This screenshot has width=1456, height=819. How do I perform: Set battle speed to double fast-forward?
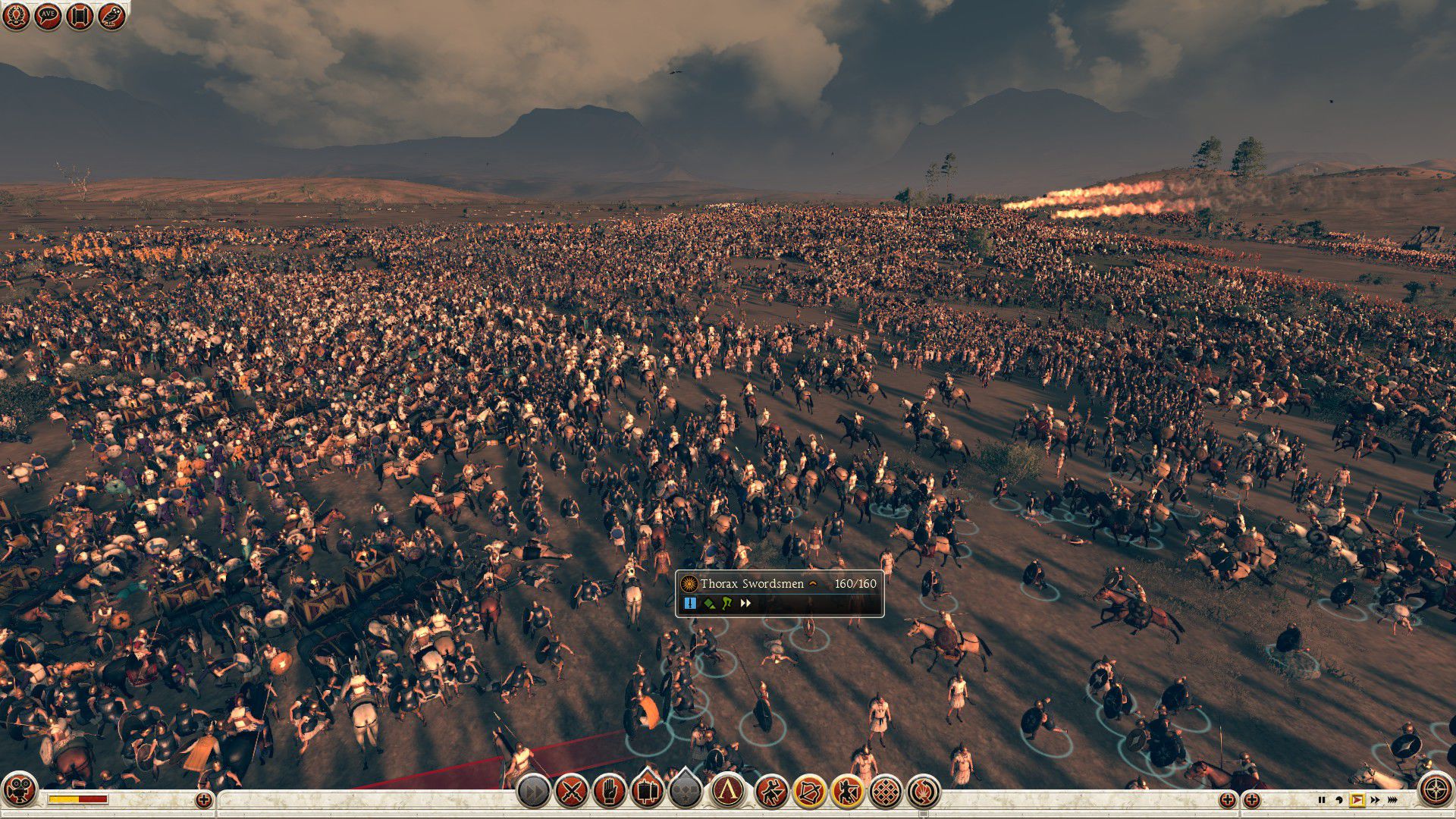click(x=1375, y=799)
